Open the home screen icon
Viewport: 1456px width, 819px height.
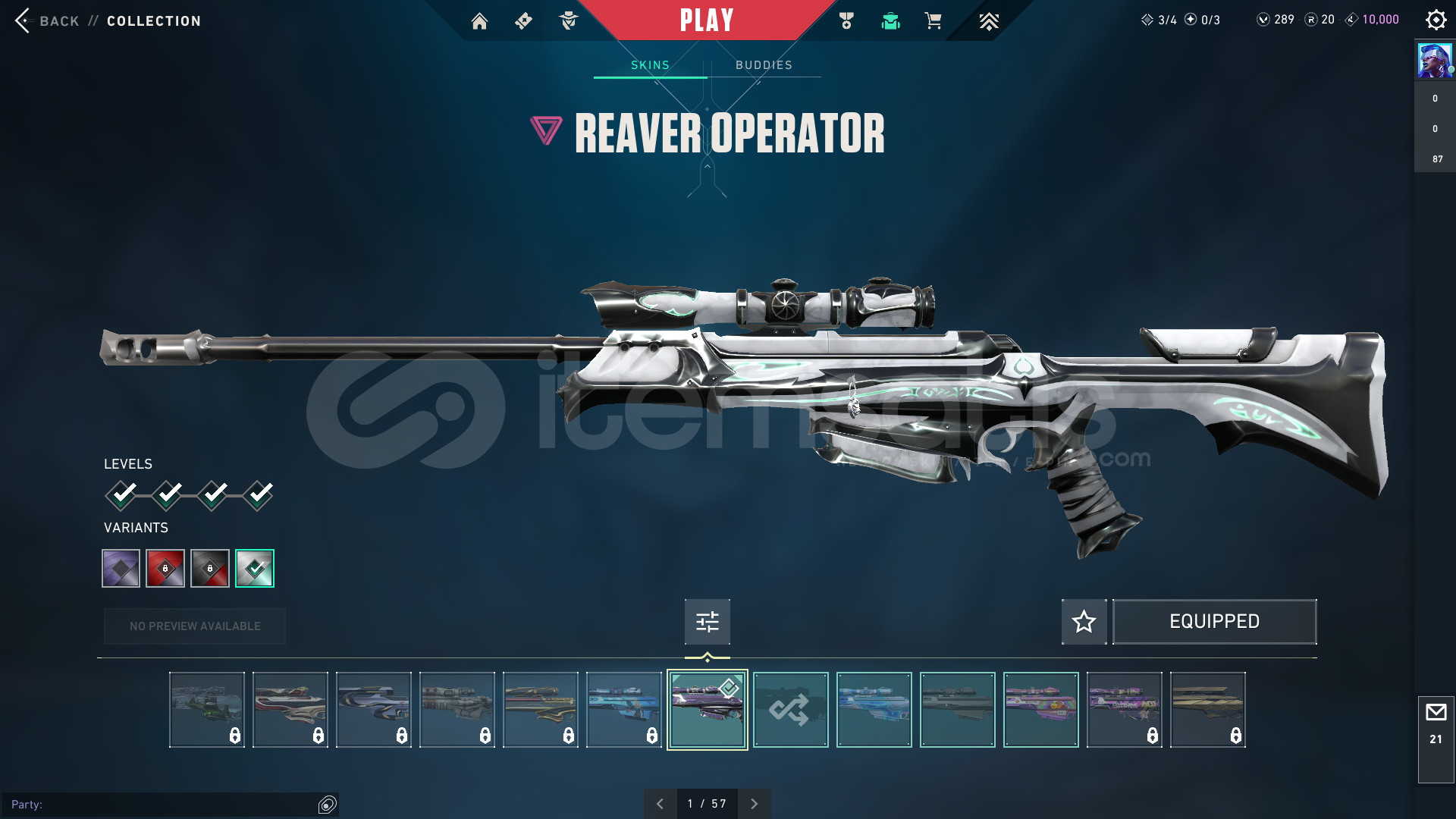[x=479, y=21]
